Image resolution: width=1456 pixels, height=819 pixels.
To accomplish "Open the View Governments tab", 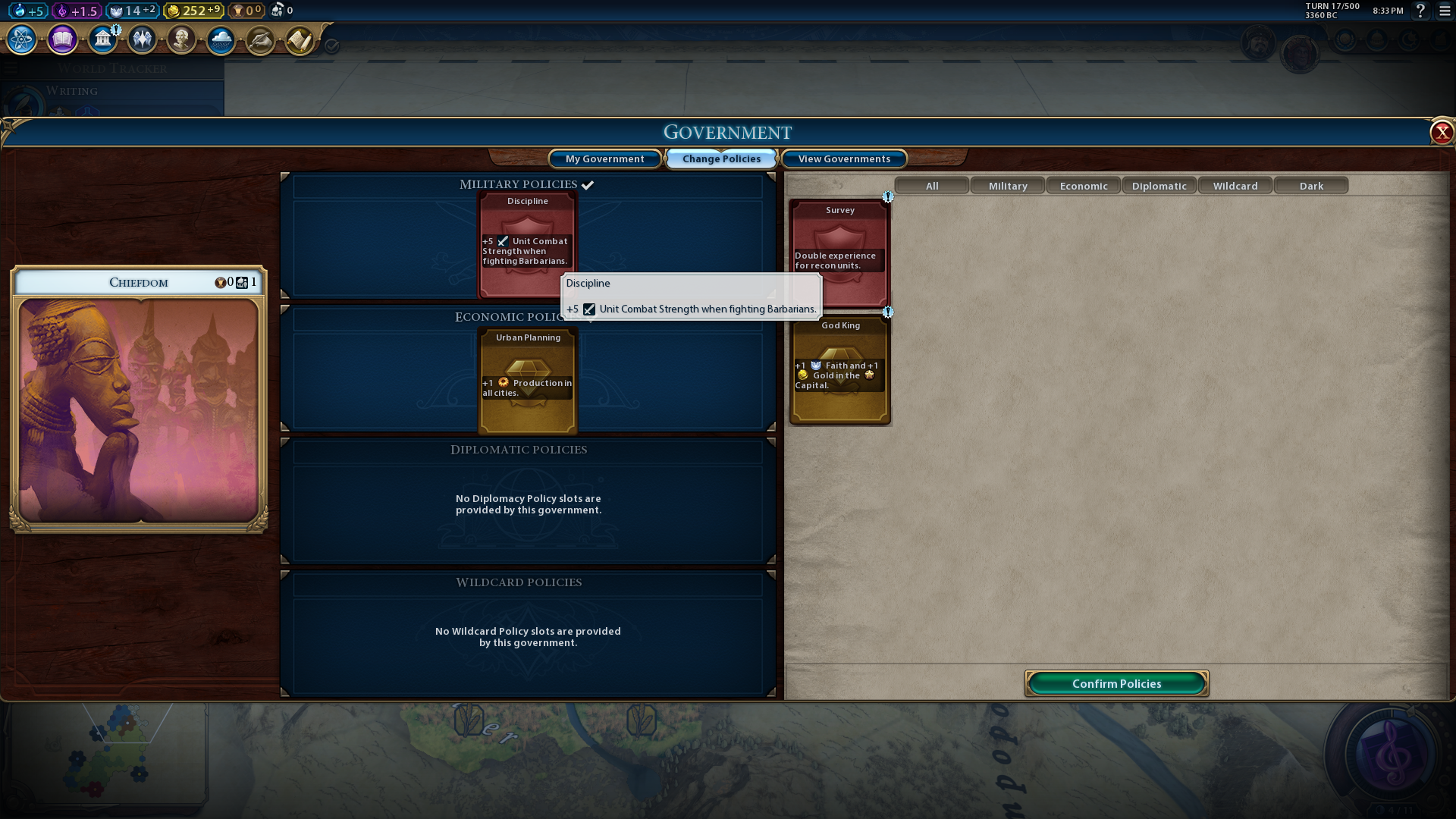I will click(844, 158).
